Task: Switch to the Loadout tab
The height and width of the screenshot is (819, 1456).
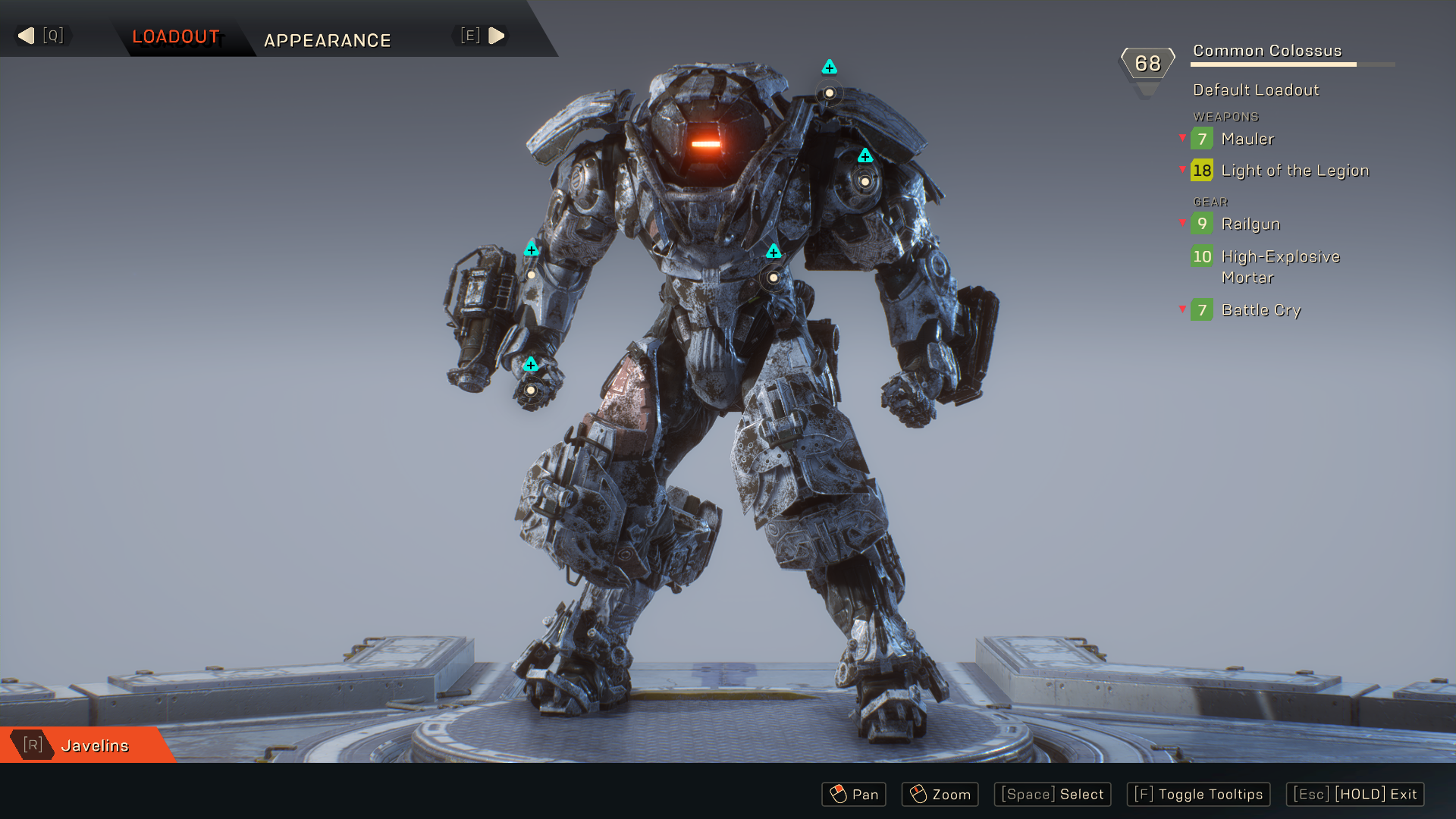Action: (176, 36)
